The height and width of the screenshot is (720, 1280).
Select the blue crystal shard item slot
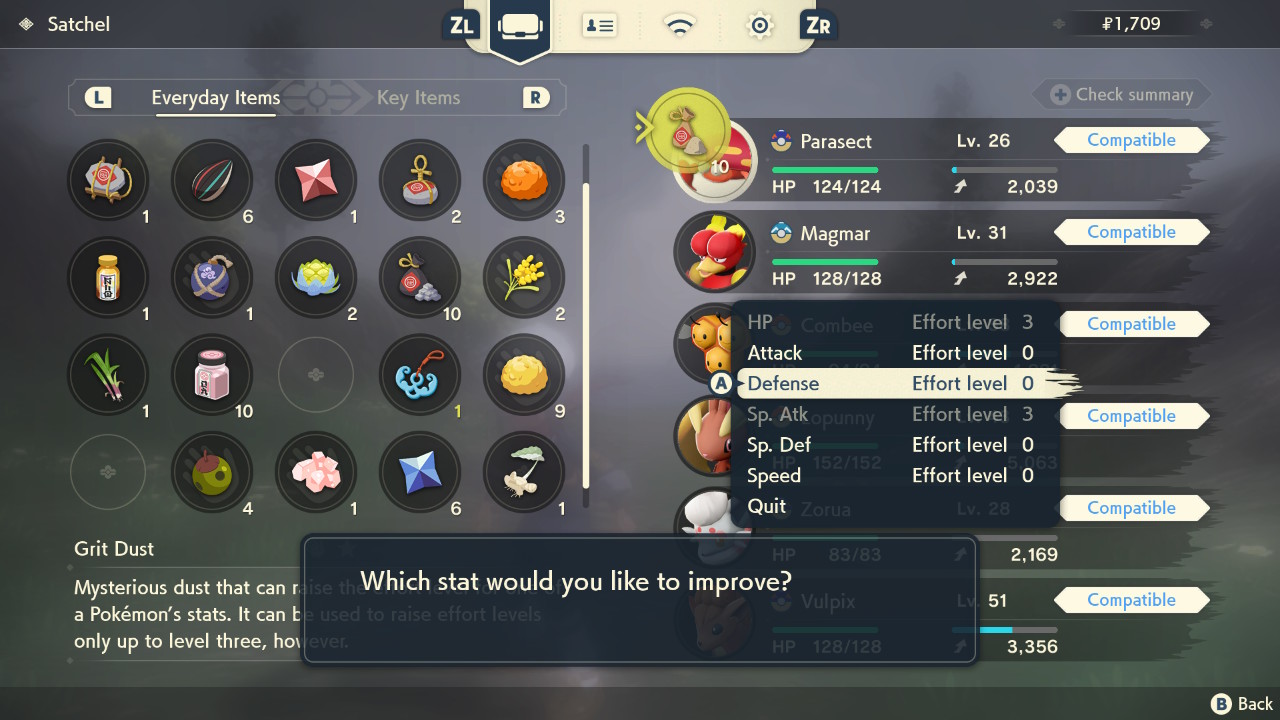[419, 471]
